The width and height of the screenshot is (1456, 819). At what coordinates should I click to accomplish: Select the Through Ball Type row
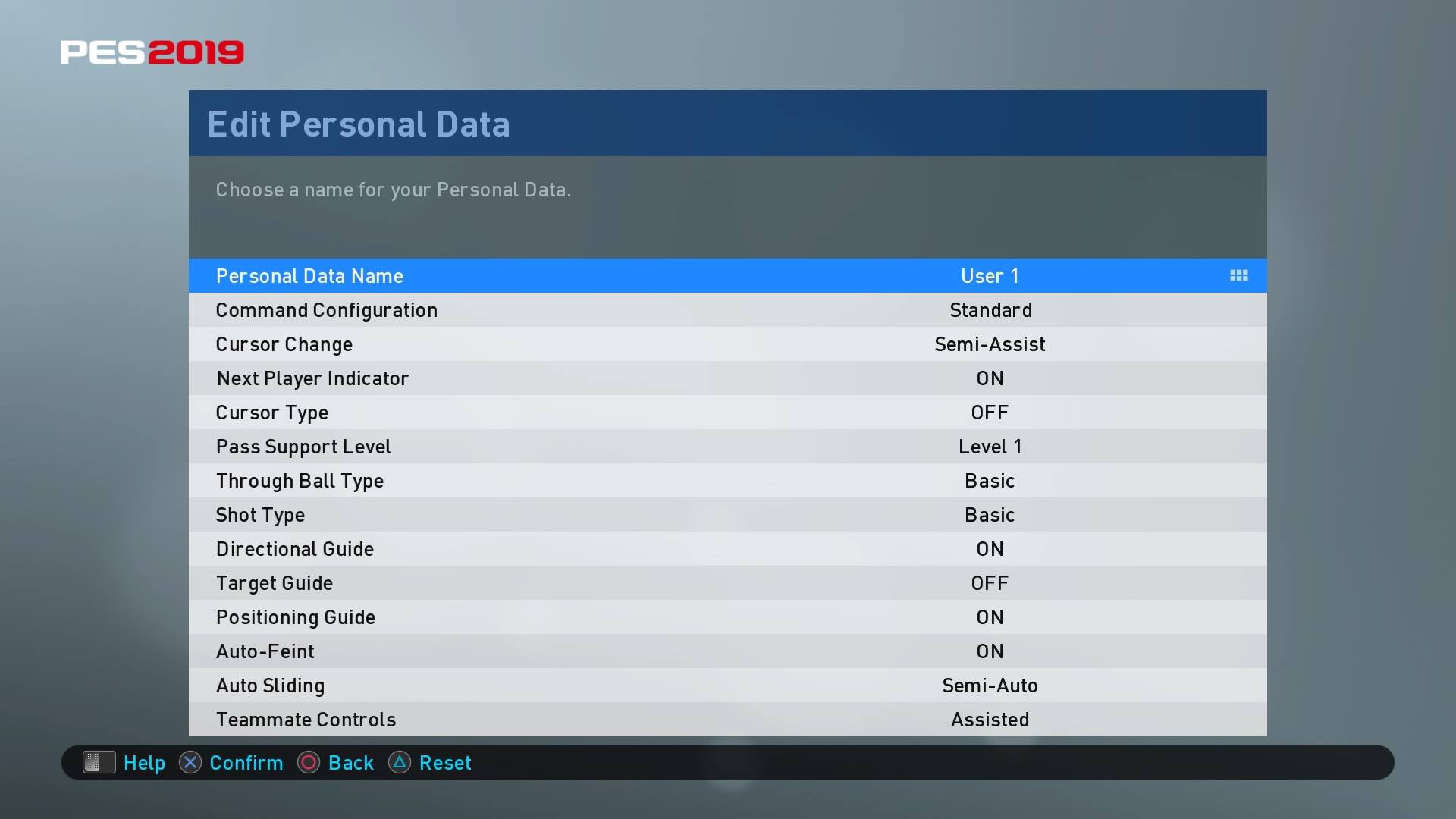(x=726, y=481)
